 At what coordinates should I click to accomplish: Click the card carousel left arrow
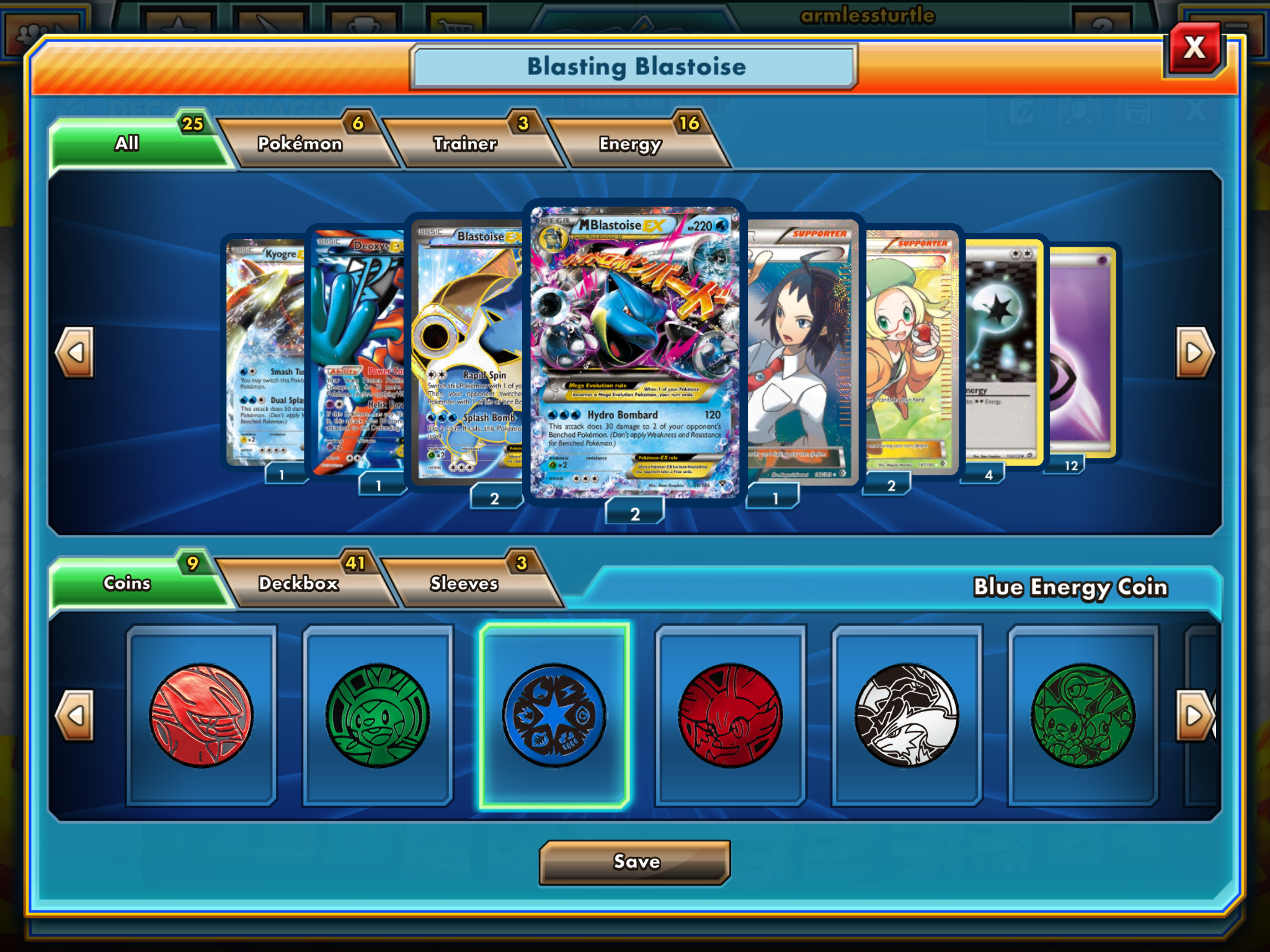[x=76, y=353]
